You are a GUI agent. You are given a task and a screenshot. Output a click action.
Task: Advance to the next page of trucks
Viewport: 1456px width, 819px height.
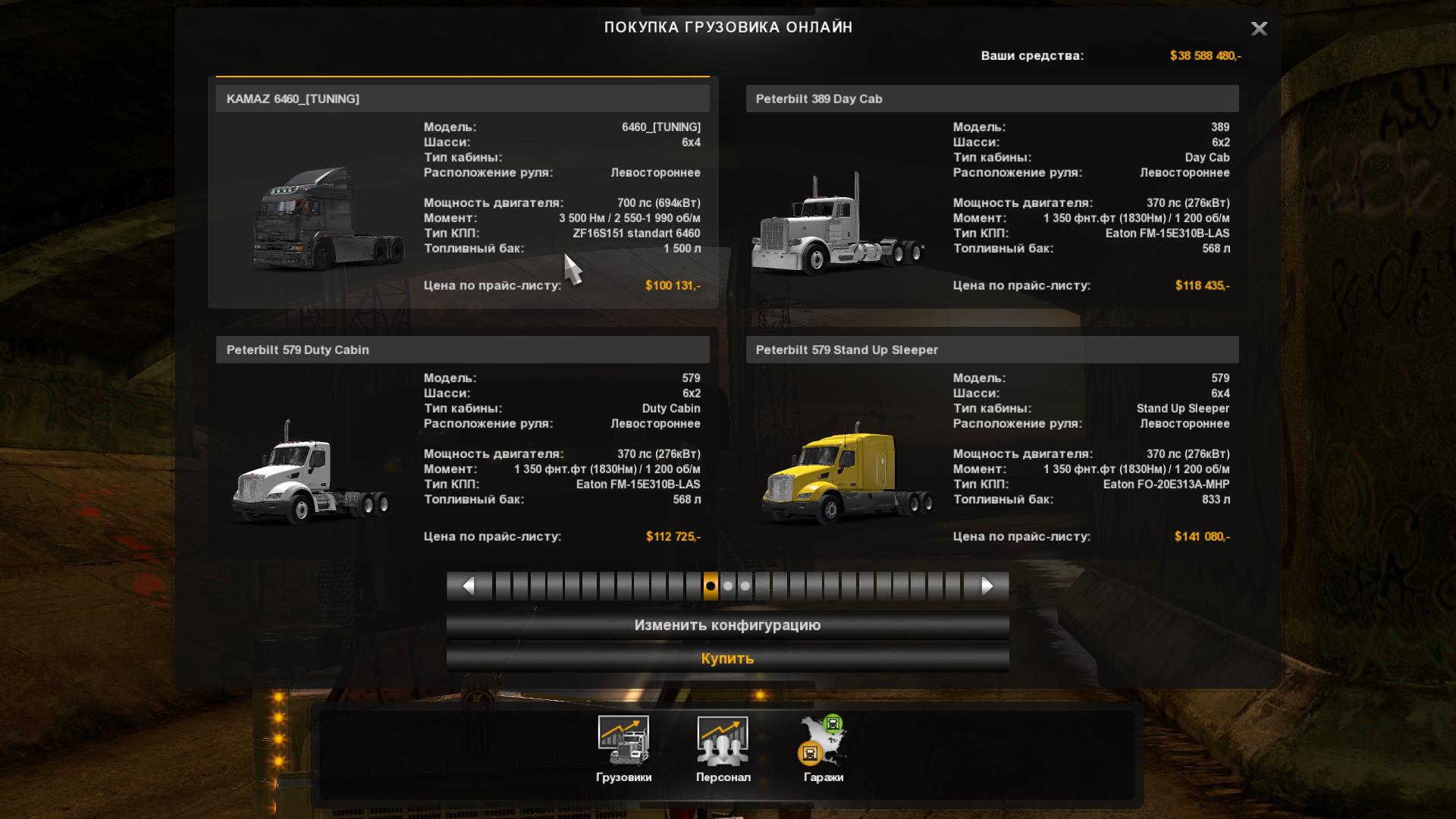(987, 586)
